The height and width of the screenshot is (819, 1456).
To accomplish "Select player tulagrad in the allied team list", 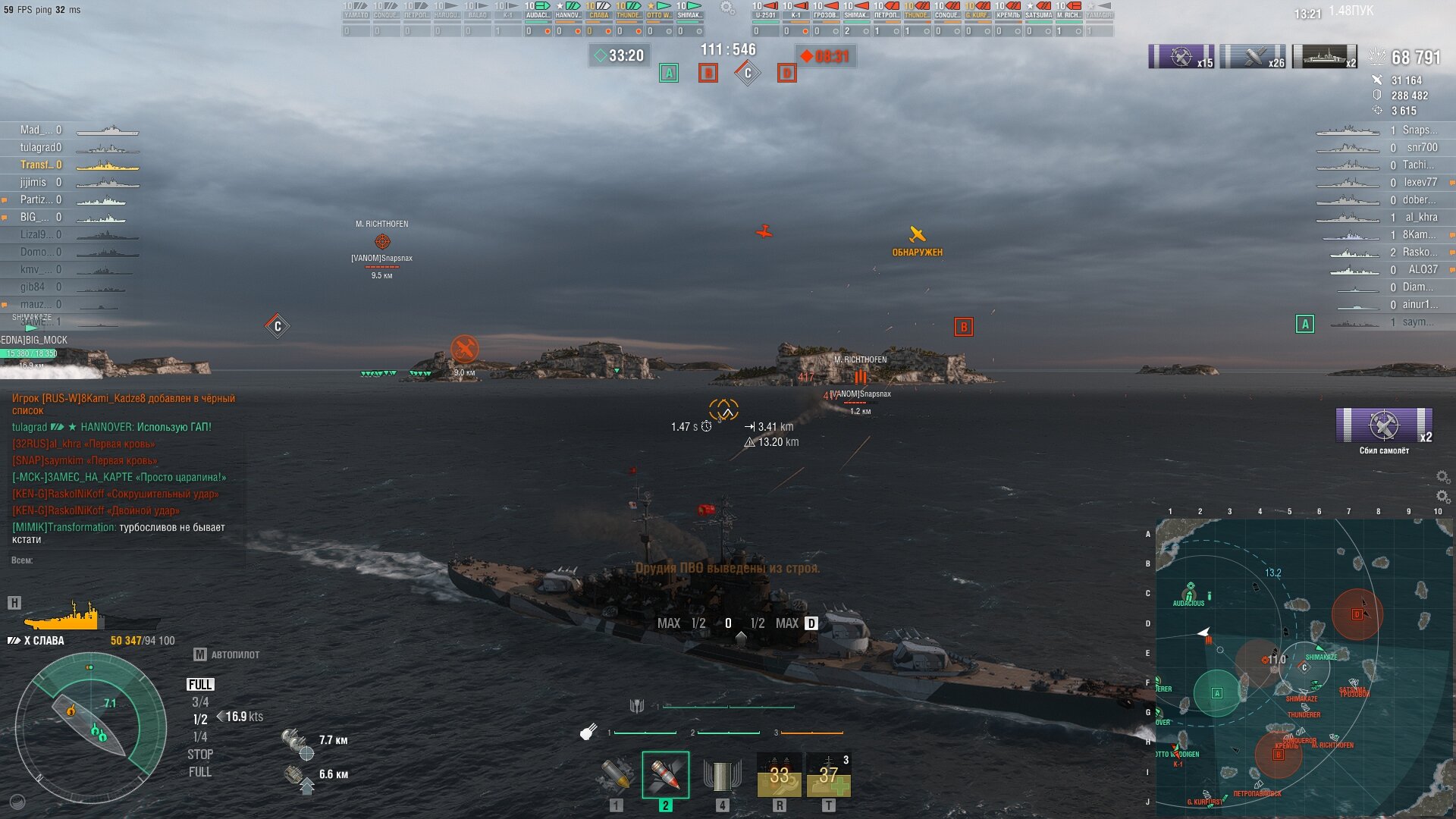I will click(41, 147).
